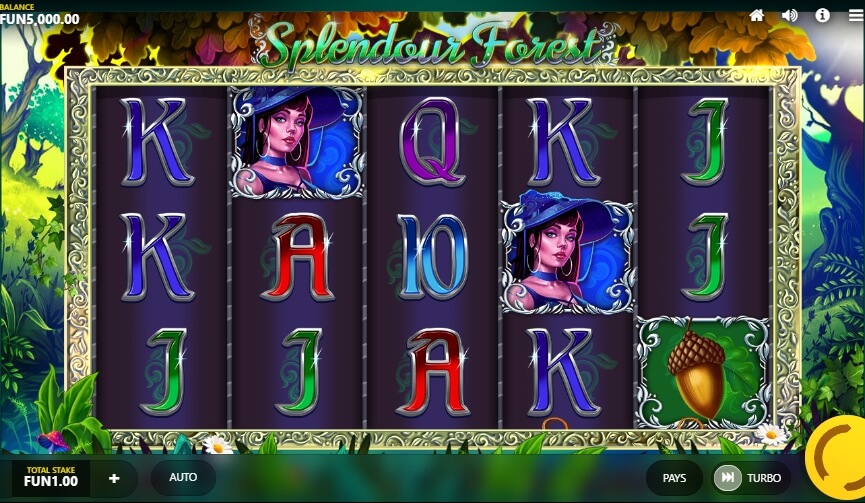Go to the home screen

(757, 15)
